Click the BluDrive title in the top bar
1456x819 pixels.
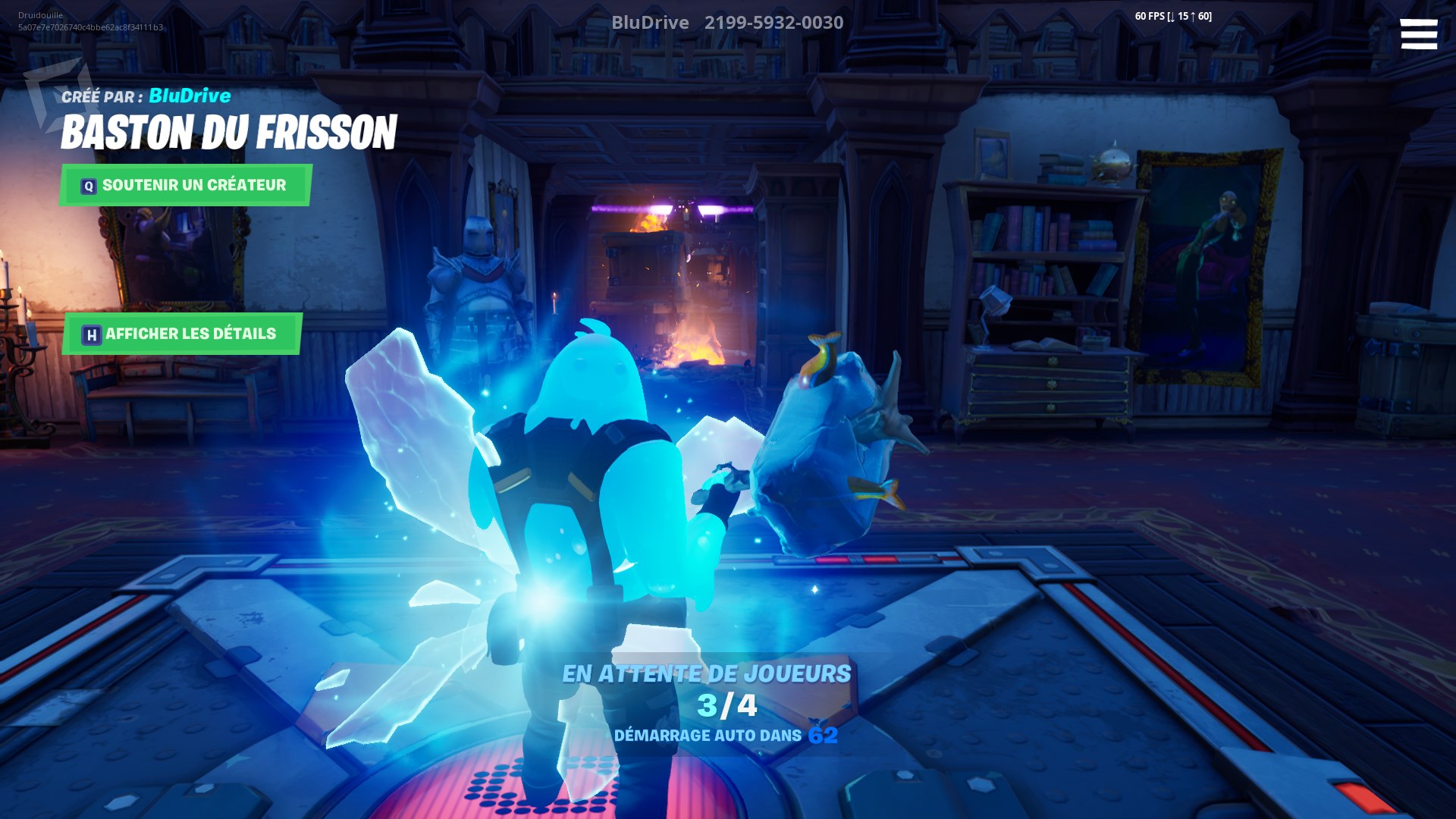650,22
